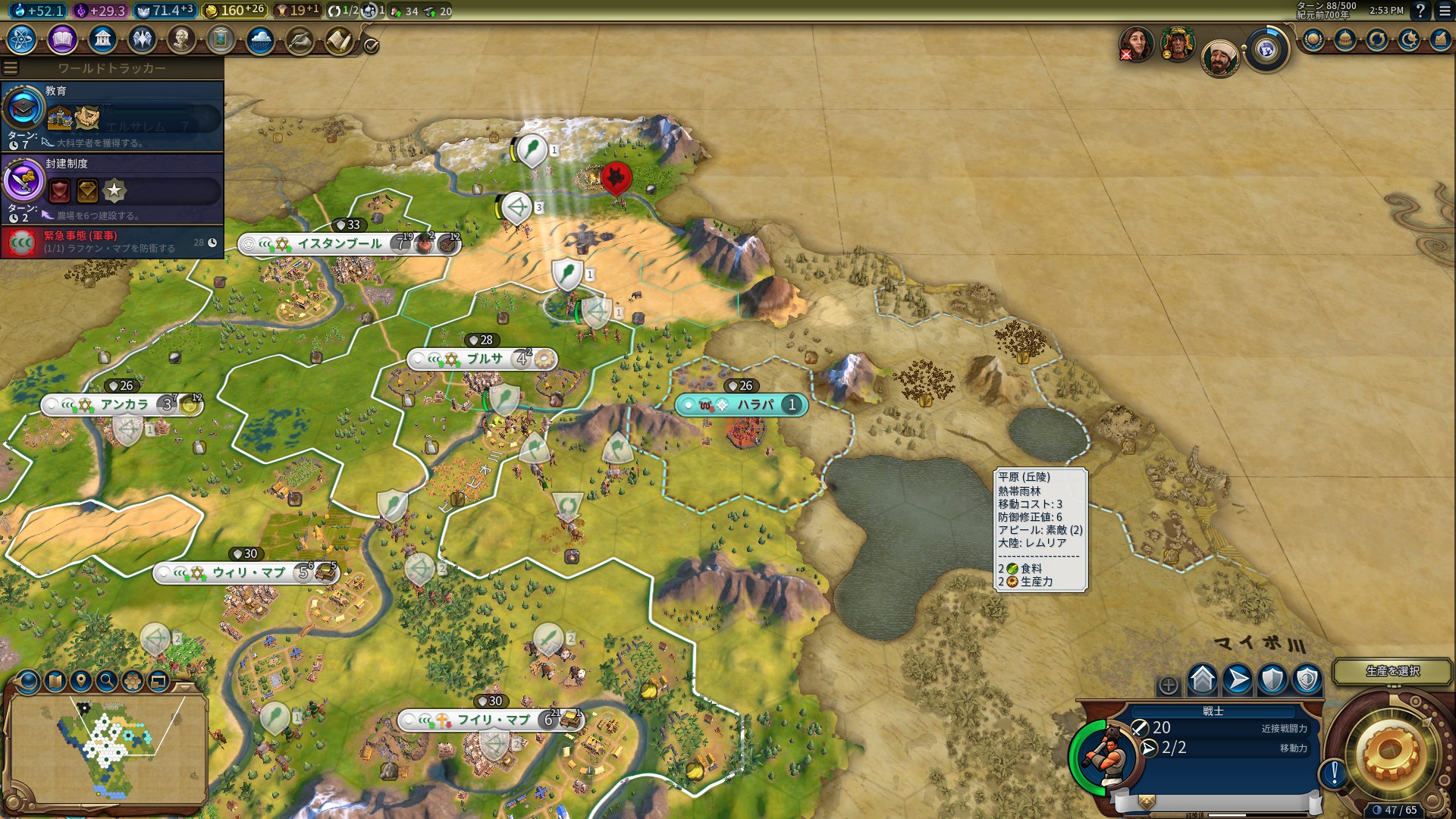
Task: Open the Great People bust icon
Action: pos(181,39)
